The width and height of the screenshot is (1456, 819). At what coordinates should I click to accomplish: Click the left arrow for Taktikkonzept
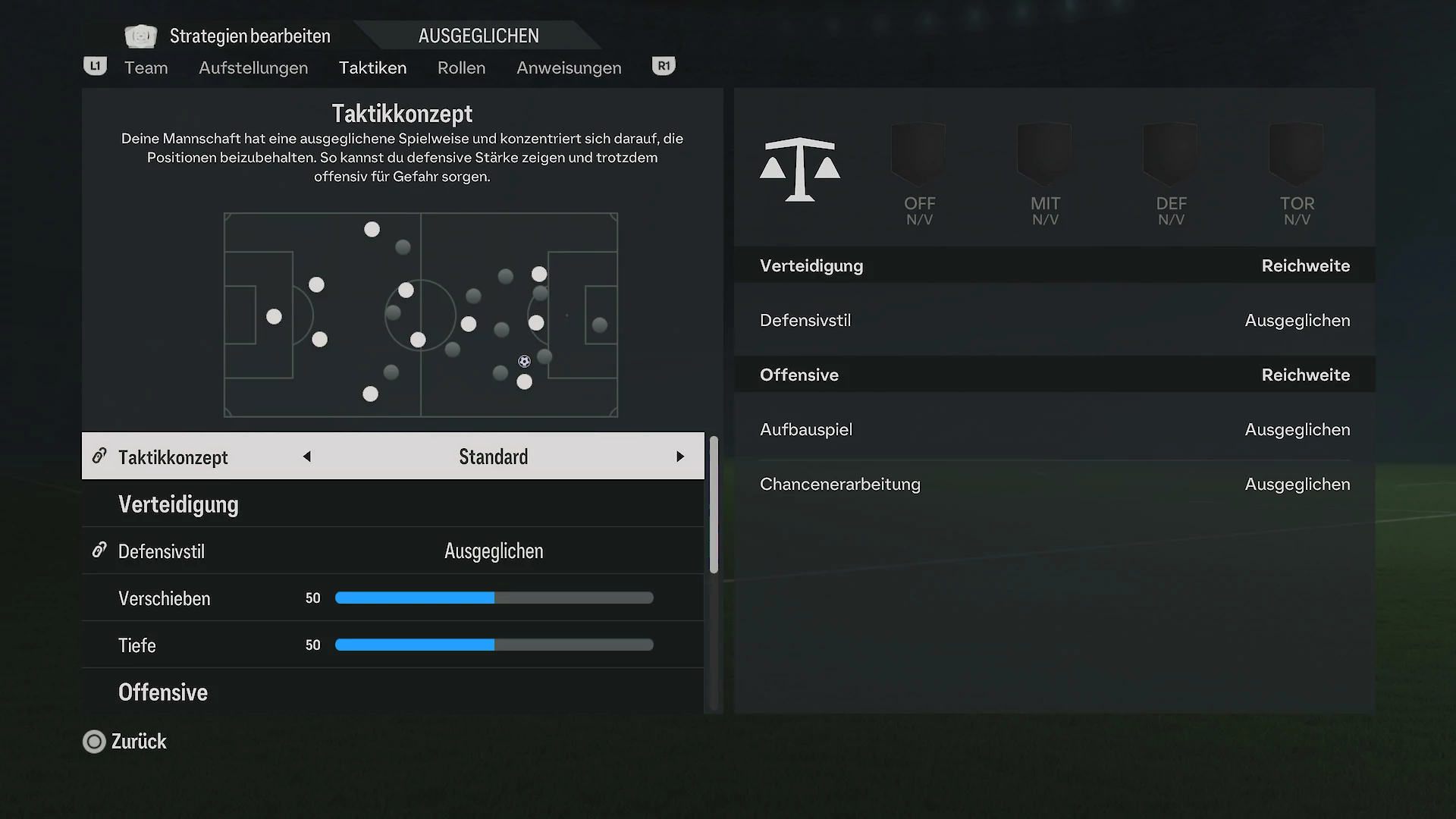(307, 457)
